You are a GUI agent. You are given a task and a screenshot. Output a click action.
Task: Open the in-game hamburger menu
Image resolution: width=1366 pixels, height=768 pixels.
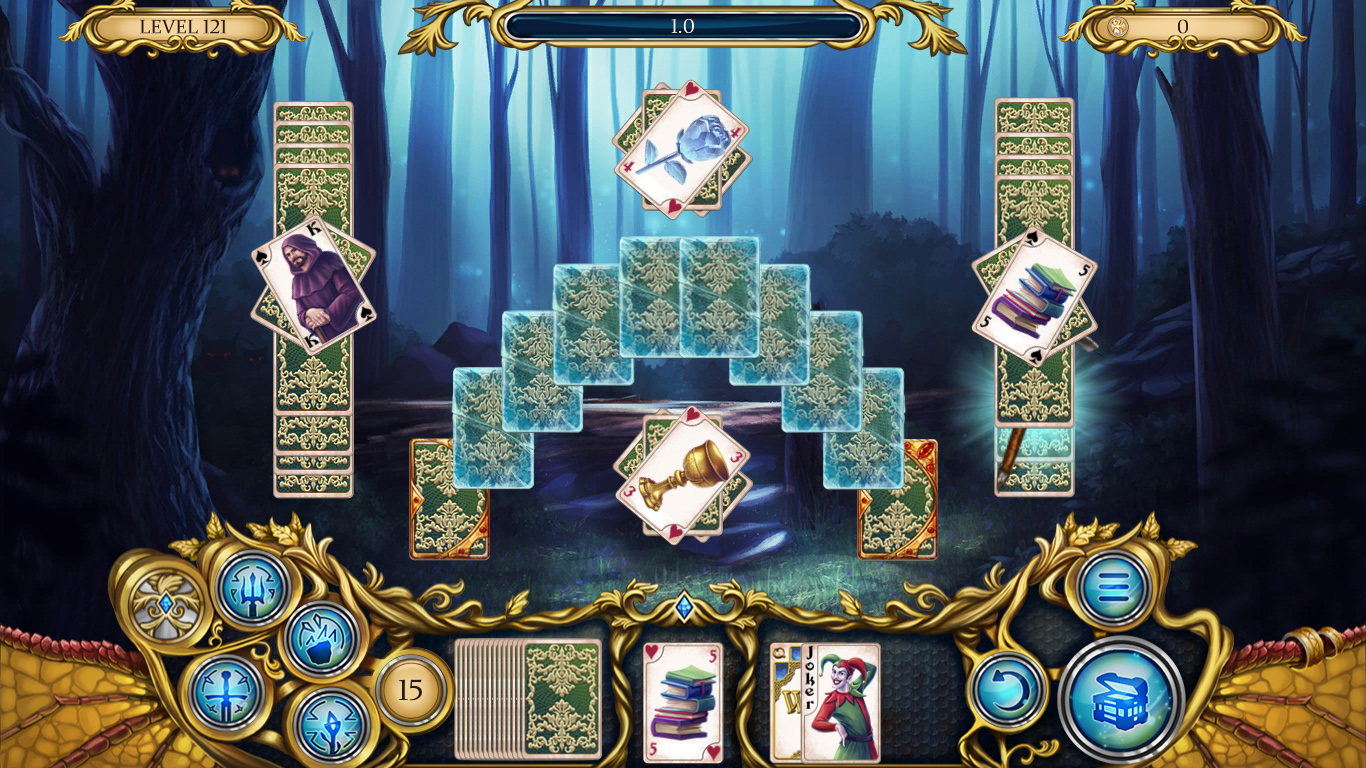click(x=1110, y=588)
